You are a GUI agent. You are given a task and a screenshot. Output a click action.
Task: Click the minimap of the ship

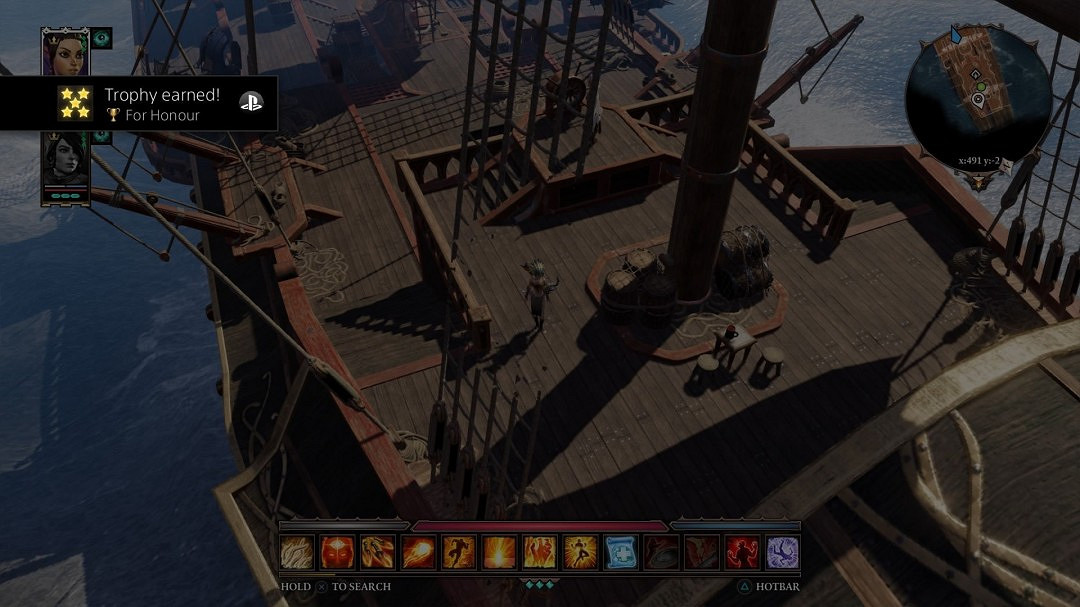coord(978,93)
